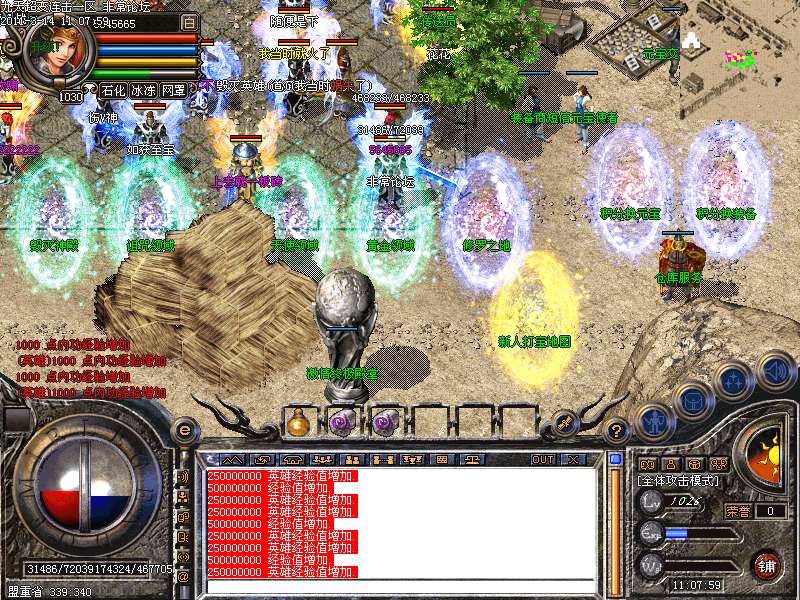
Task: Toggle sound with the speaker button
Action: click(775, 369)
